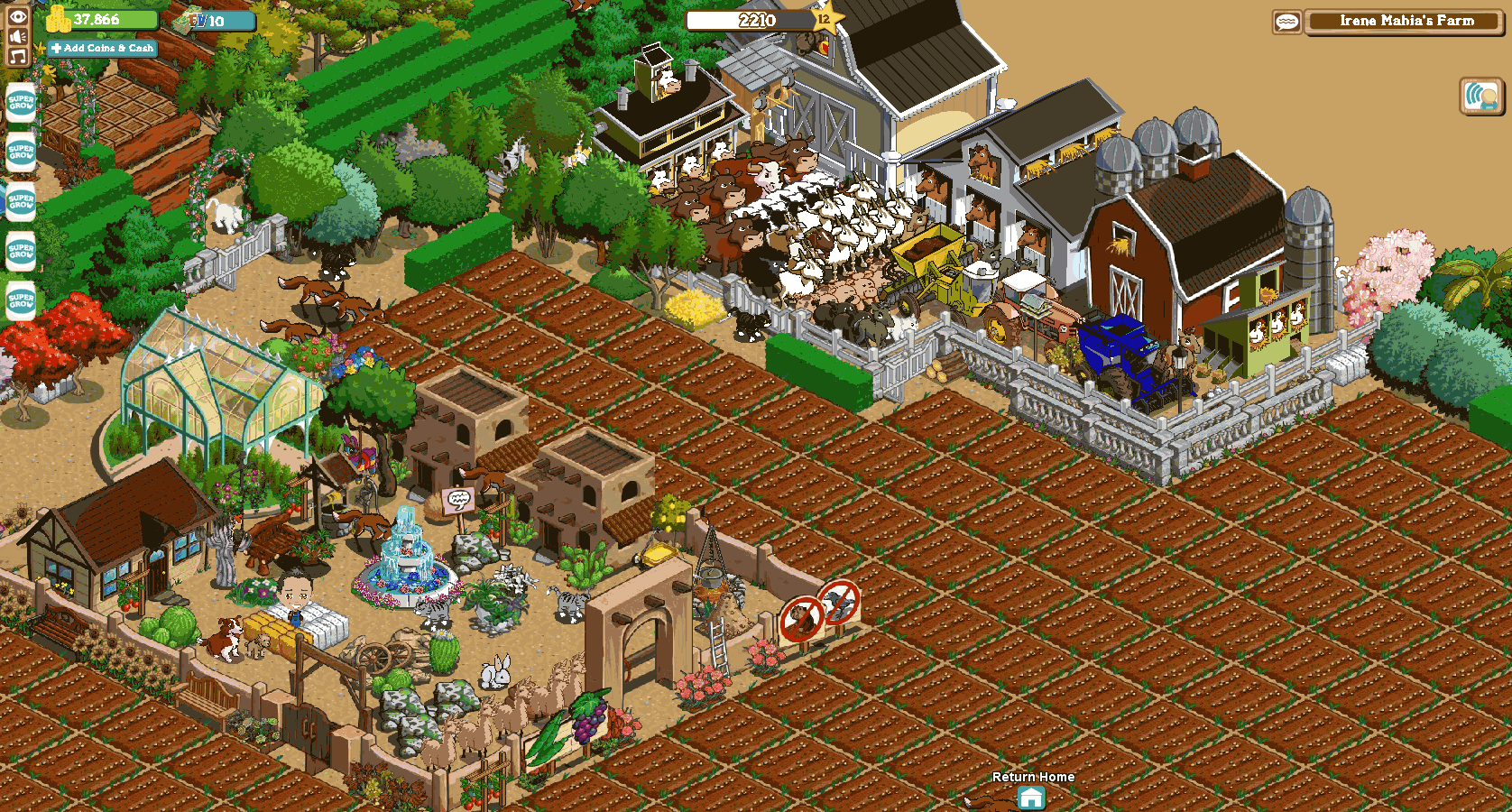This screenshot has height=812, width=1512.
Task: Toggle the music note icon
Action: coord(18,56)
